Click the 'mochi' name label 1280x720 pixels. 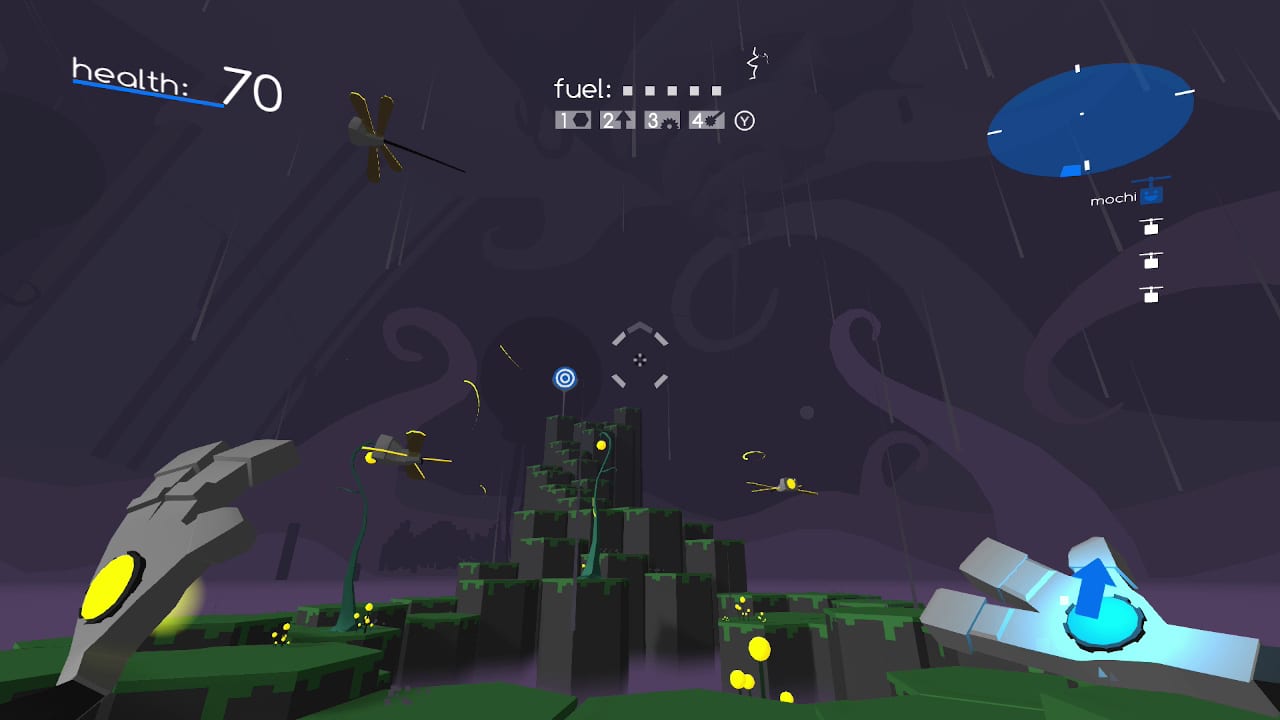(1112, 198)
